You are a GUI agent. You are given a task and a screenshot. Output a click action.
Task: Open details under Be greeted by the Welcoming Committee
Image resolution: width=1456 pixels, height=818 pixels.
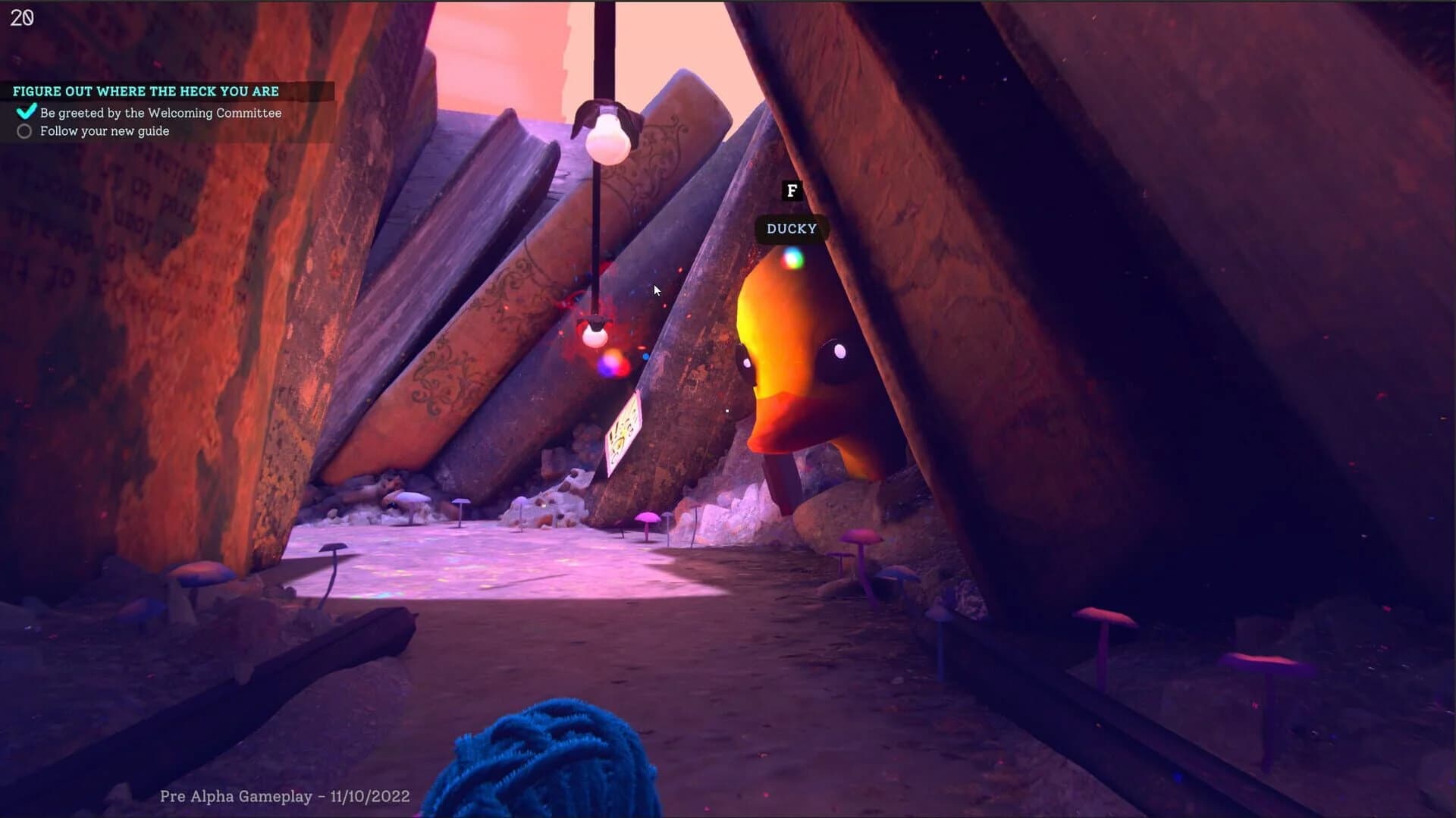click(x=161, y=112)
